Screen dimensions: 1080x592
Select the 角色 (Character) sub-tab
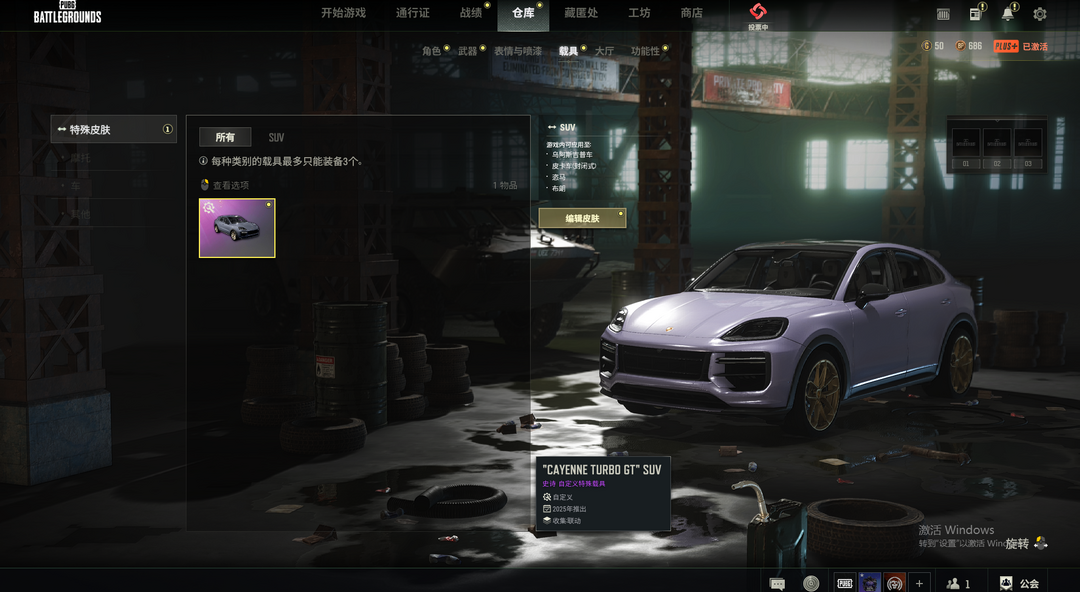[x=431, y=51]
